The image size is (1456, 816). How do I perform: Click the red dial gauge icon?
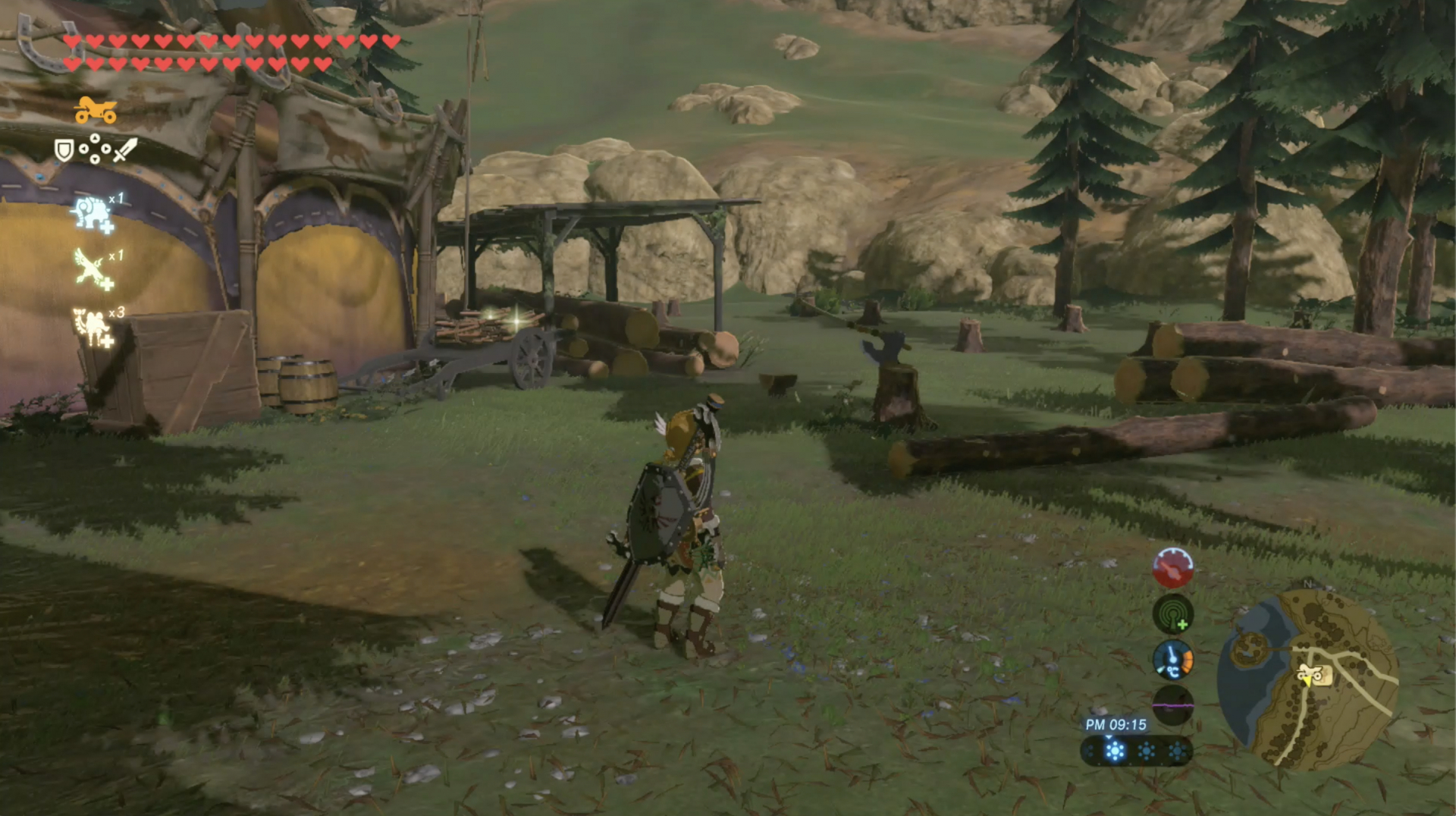[1172, 568]
